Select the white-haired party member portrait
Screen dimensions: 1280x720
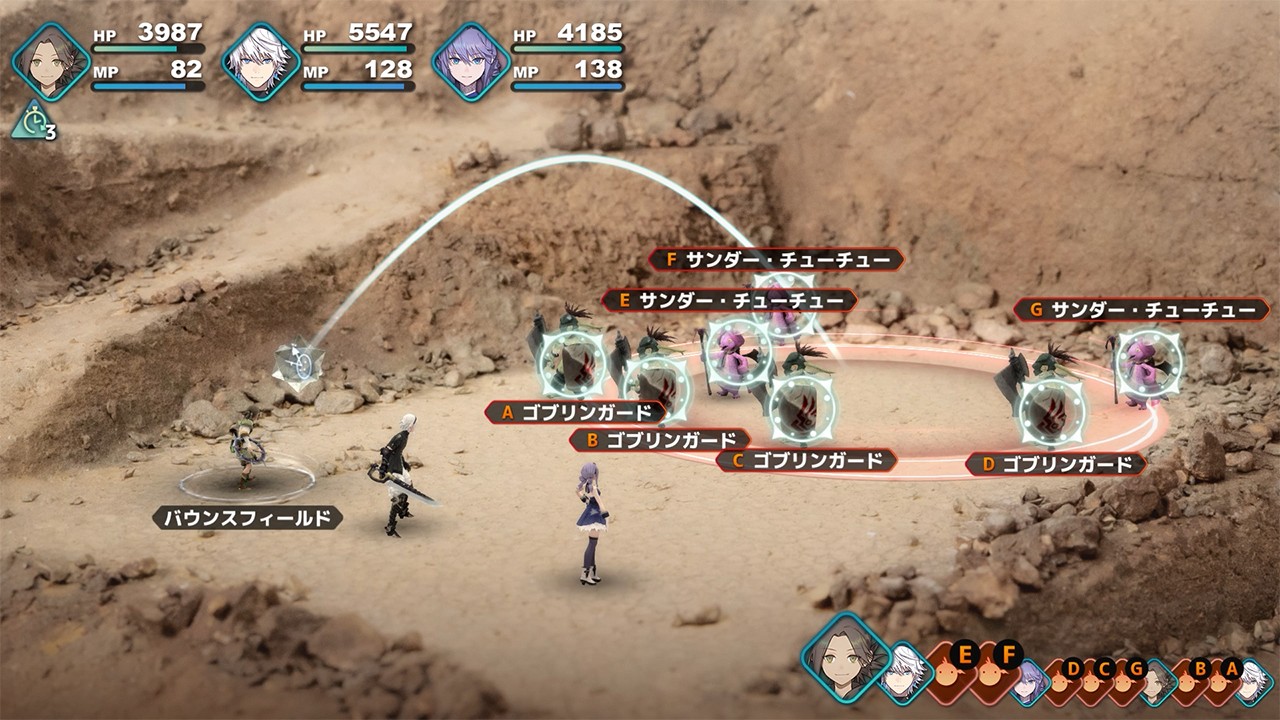tap(260, 62)
